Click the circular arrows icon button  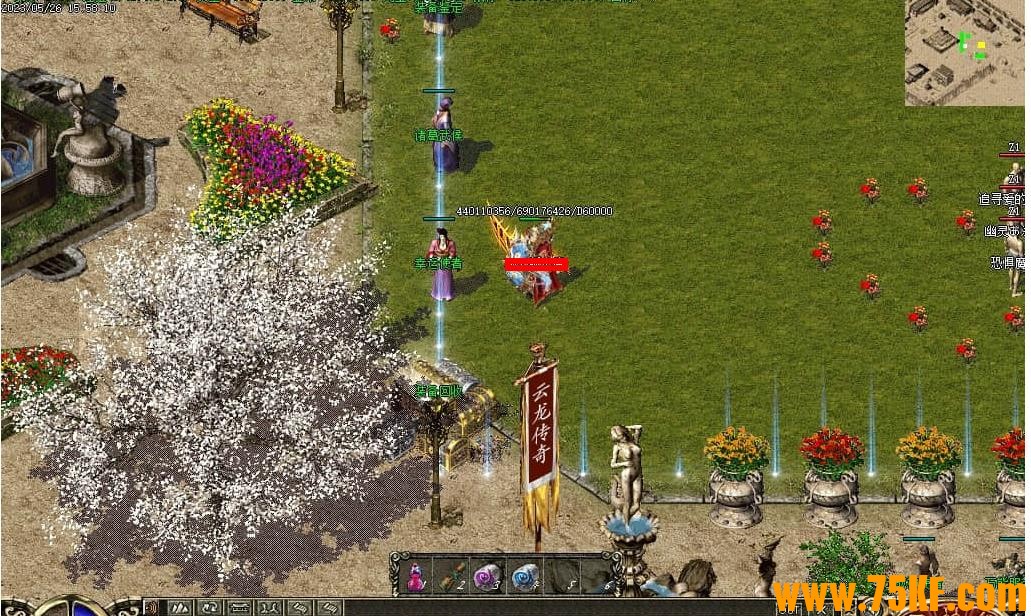(x=211, y=607)
